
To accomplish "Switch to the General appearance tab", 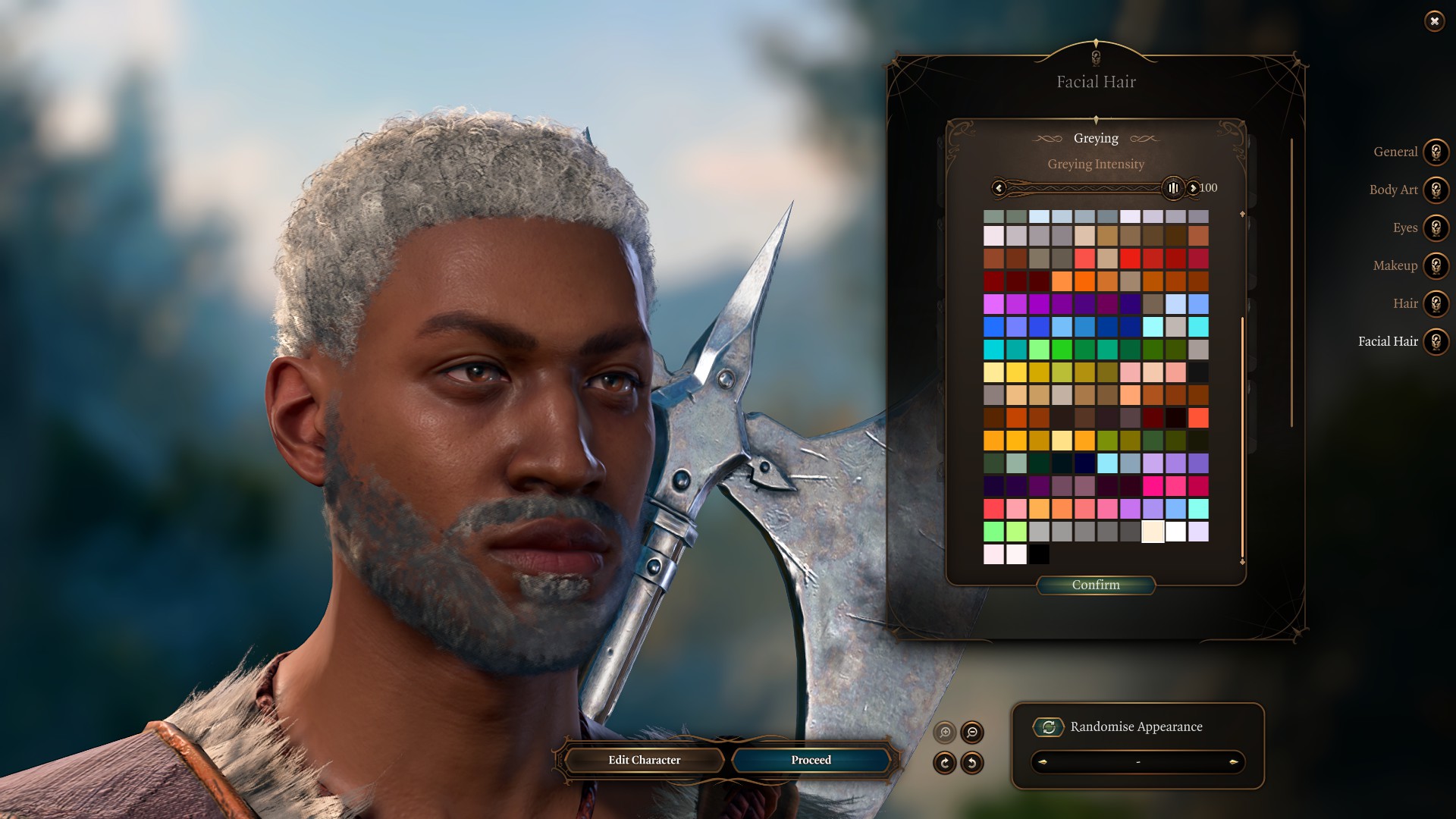I will [x=1436, y=152].
